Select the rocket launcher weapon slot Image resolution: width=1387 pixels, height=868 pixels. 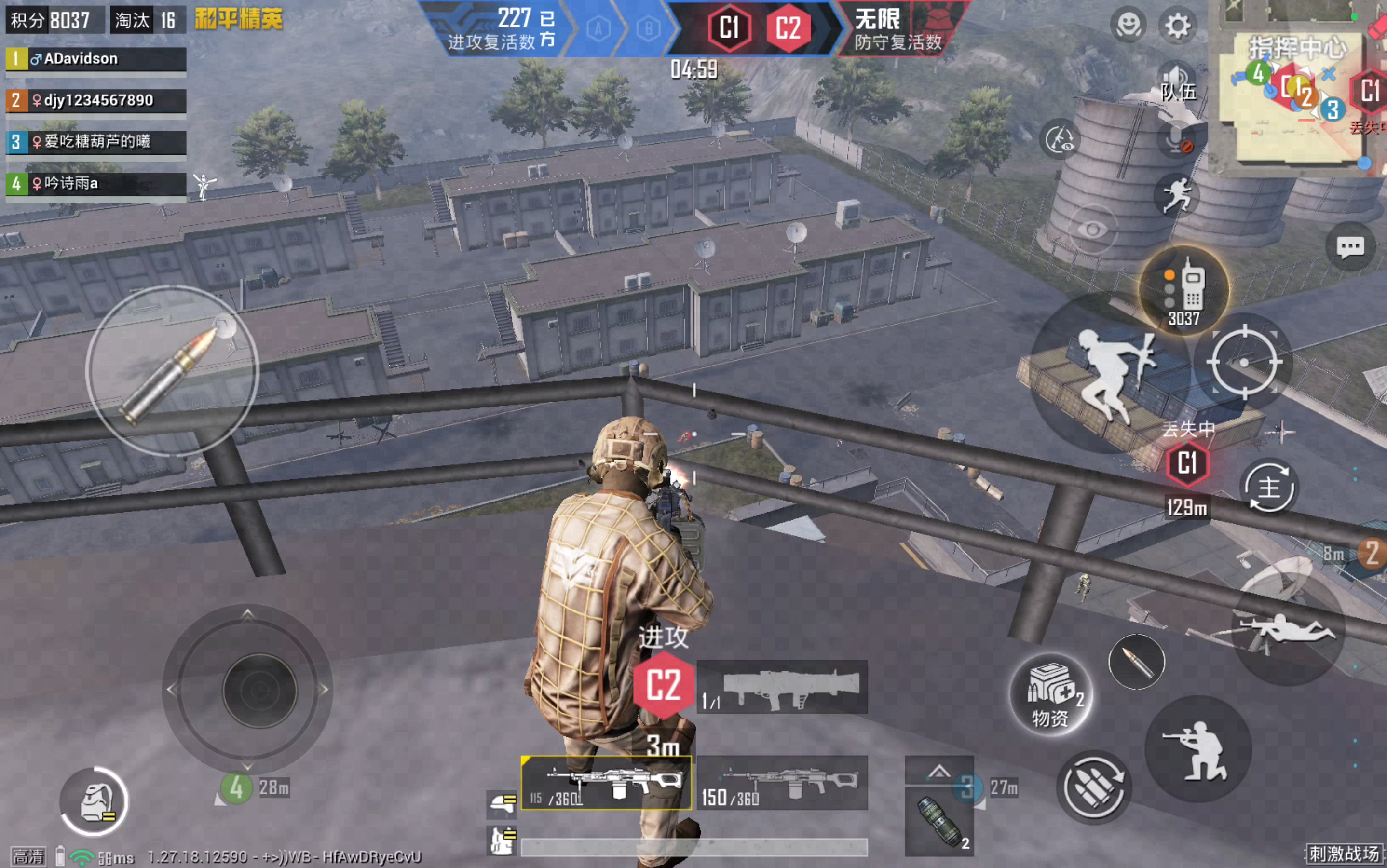click(x=782, y=687)
